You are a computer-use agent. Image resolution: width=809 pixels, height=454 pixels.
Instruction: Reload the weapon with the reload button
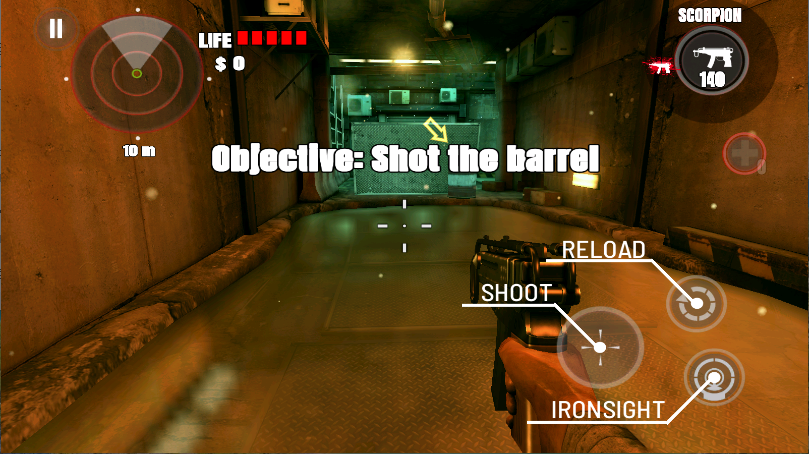point(696,303)
